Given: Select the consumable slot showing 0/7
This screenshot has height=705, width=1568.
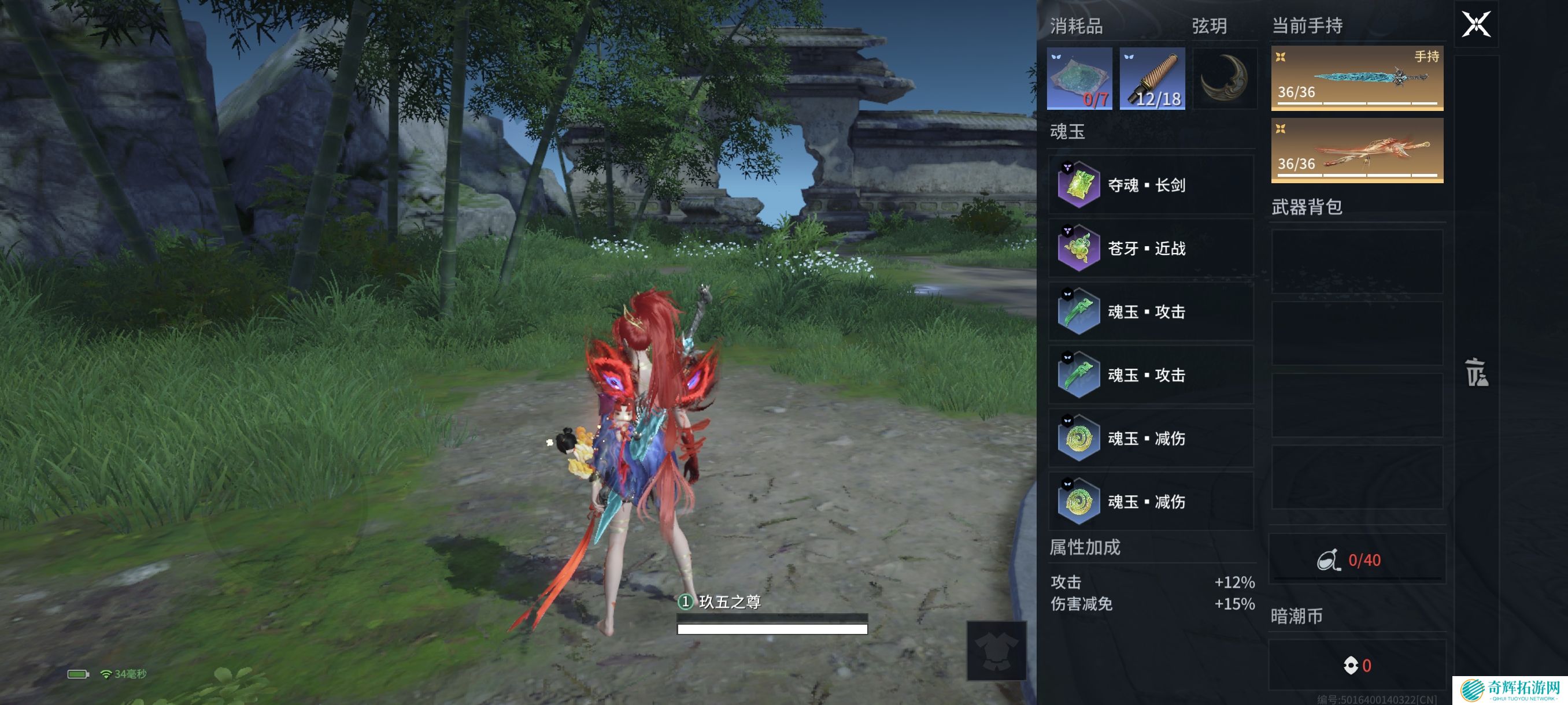Looking at the screenshot, I should (1079, 79).
